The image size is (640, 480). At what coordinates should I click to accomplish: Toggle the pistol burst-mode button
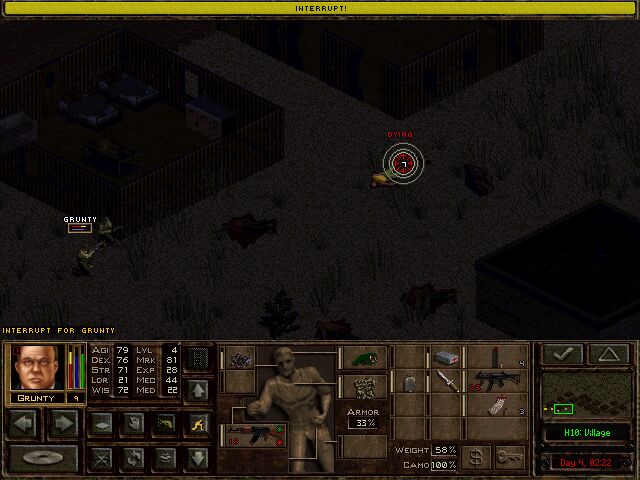(x=165, y=423)
